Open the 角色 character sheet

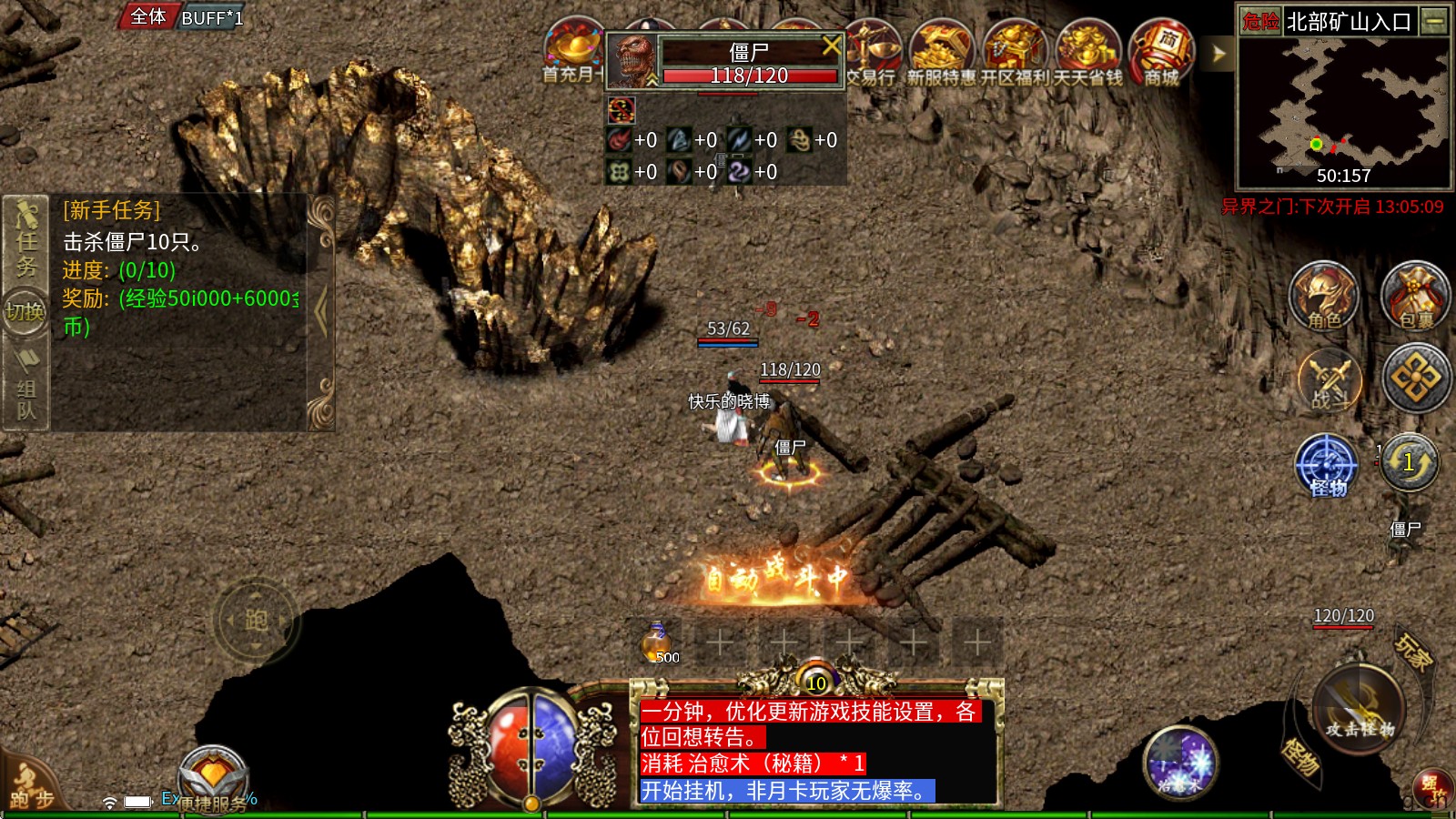(x=1324, y=296)
